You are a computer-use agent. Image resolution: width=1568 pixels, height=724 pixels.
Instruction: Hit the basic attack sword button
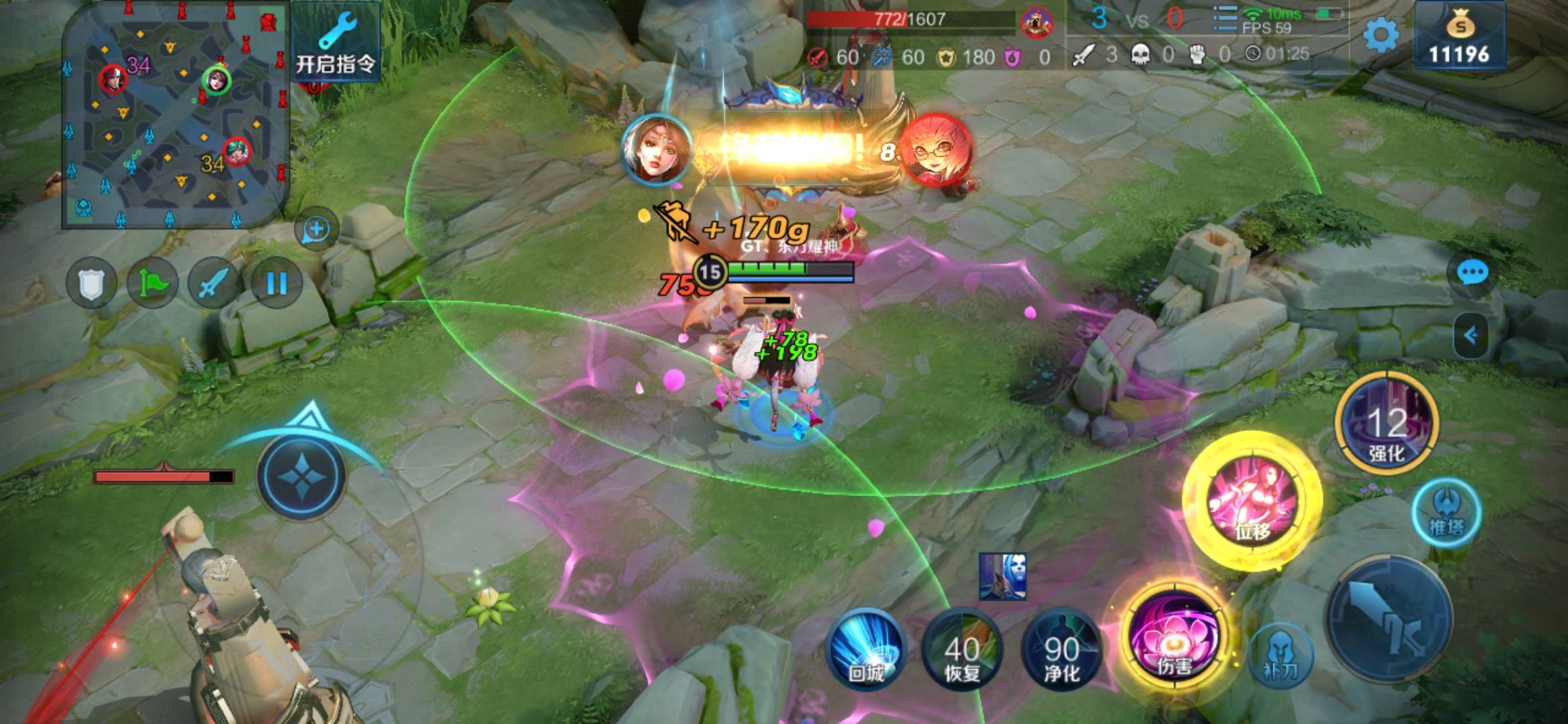click(x=1390, y=618)
